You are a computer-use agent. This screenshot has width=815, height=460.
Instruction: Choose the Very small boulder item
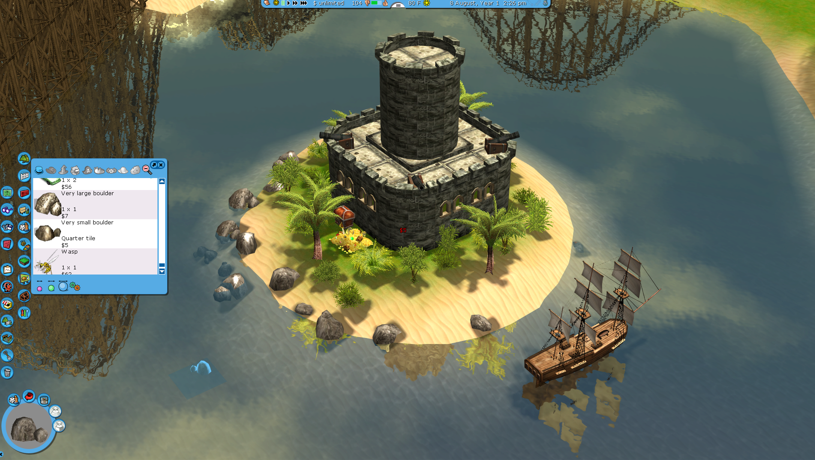coord(48,233)
